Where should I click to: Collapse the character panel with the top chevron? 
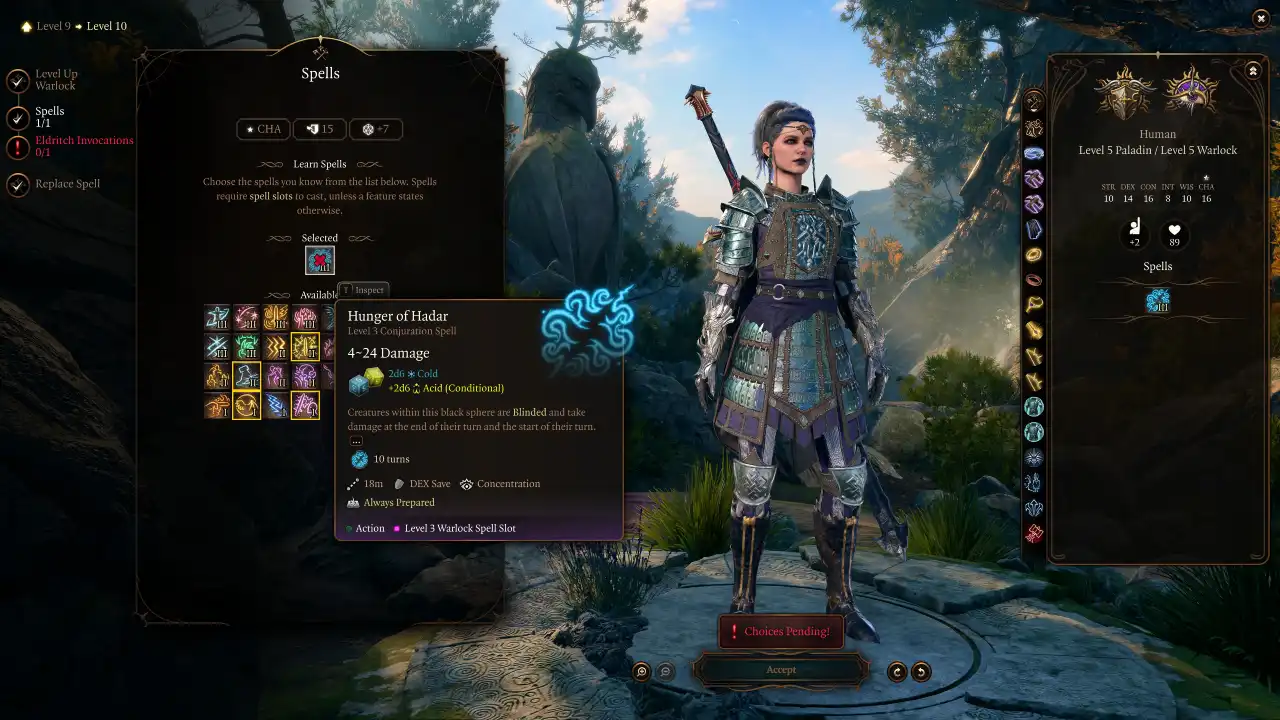[1253, 70]
